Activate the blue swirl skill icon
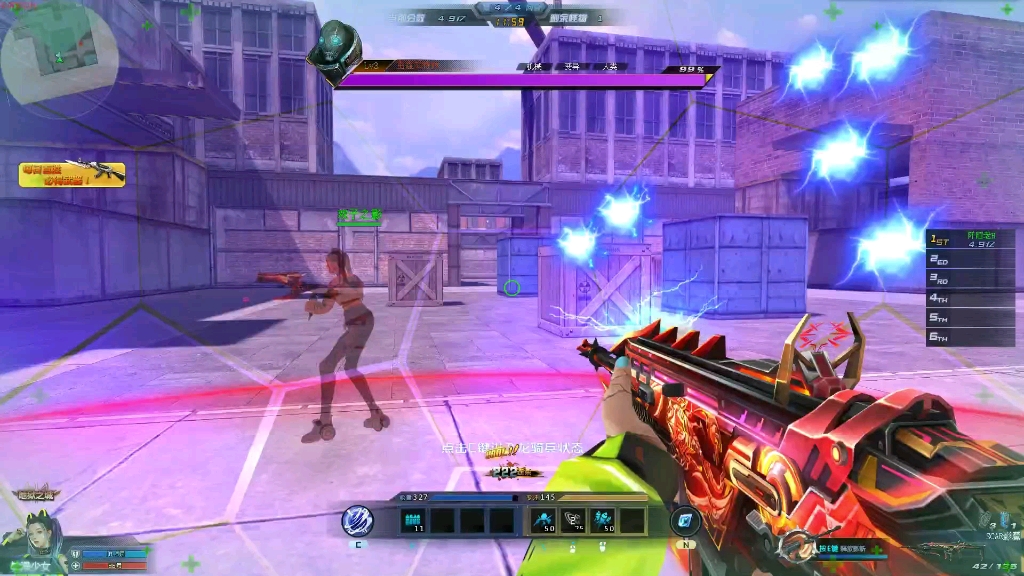Screen dimensions: 1024x576 click(357, 520)
